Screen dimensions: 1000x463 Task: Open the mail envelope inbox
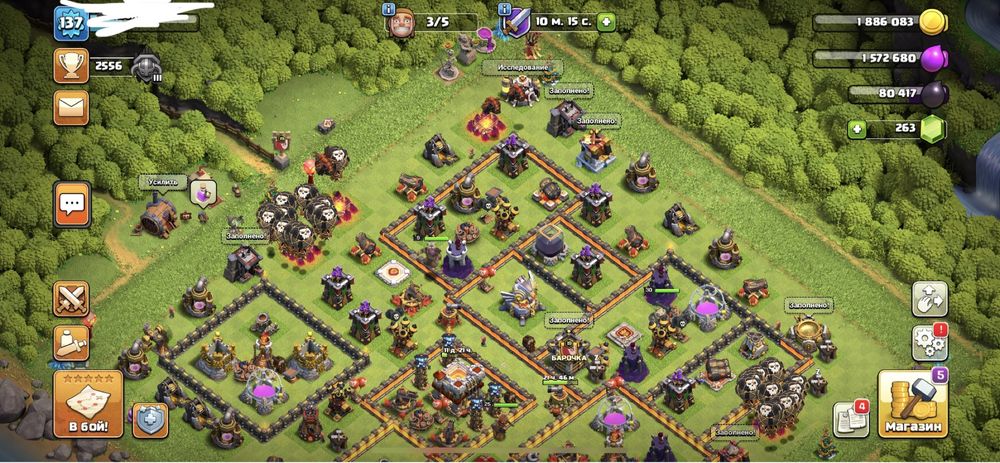click(72, 104)
